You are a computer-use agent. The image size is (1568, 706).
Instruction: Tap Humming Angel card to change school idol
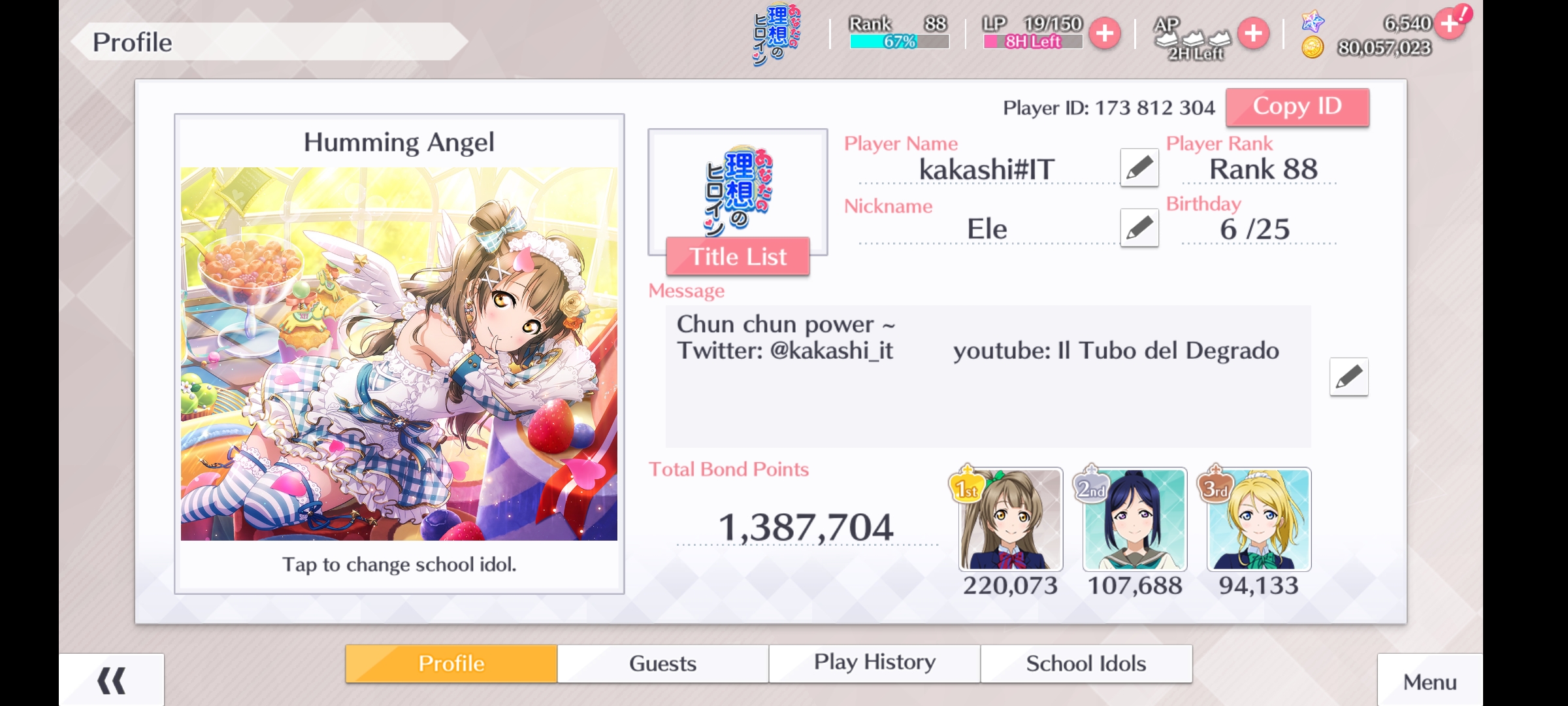399,354
